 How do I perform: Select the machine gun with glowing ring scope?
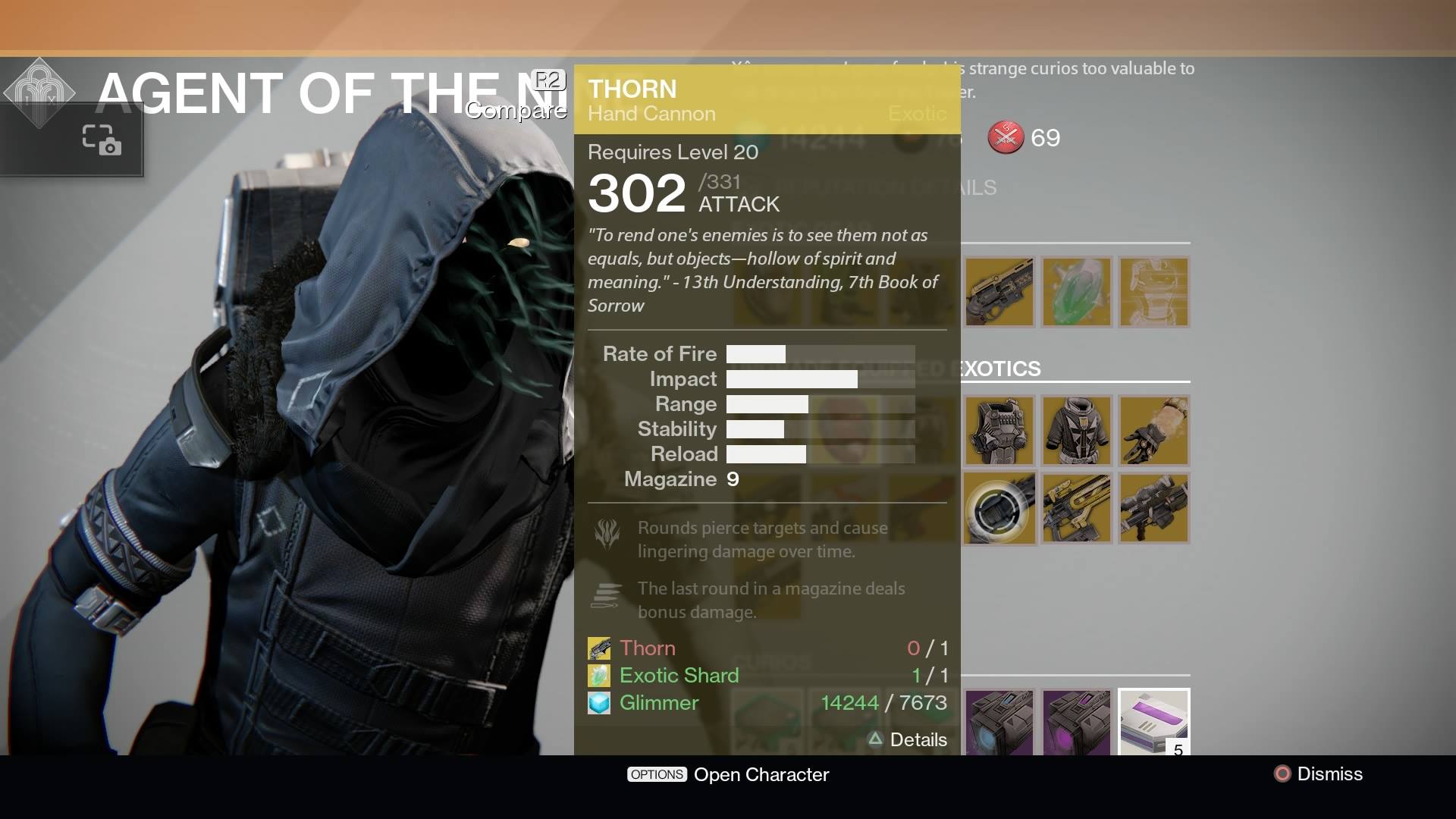coord(999,508)
